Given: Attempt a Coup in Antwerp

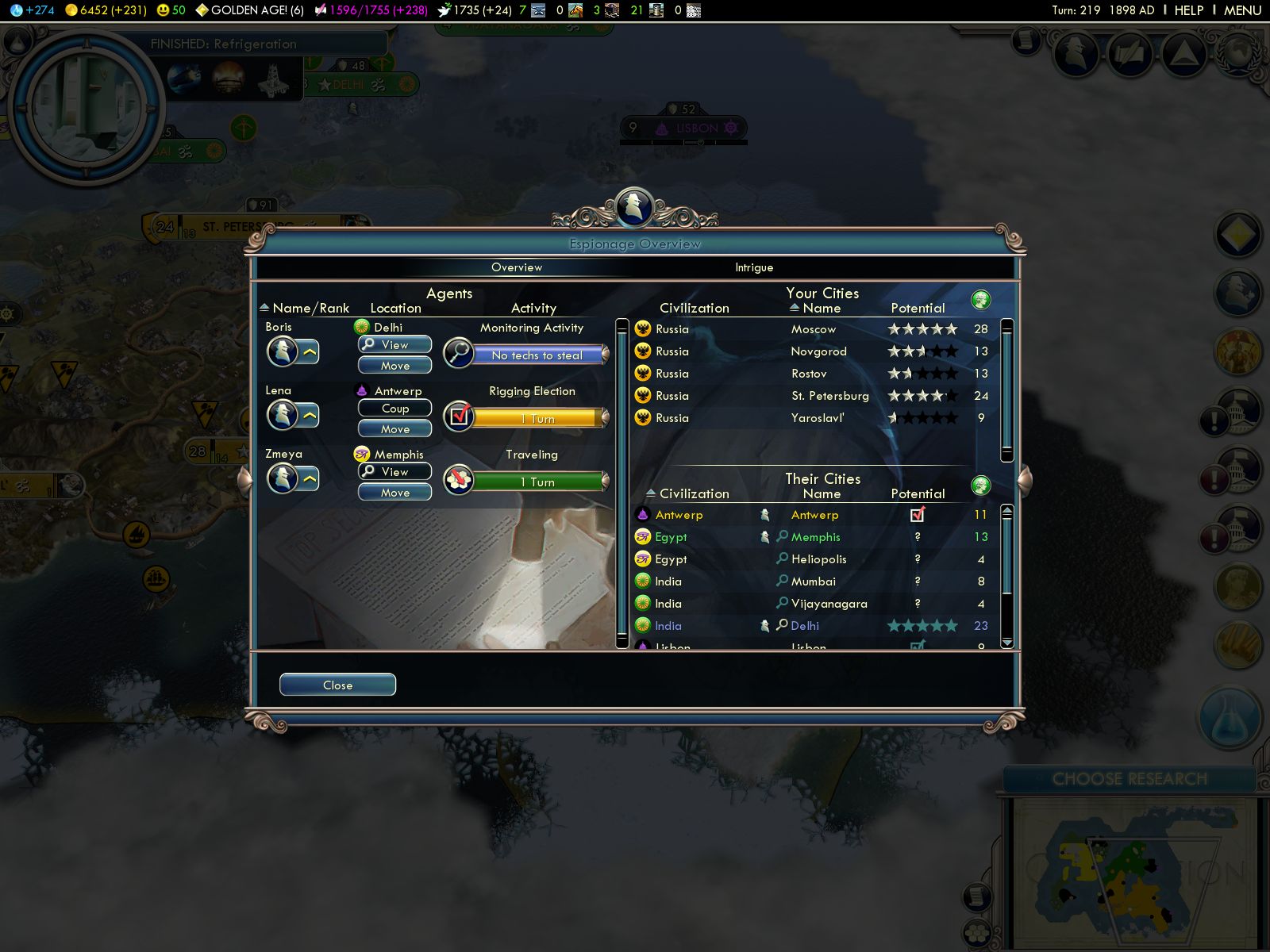Looking at the screenshot, I should tap(394, 408).
